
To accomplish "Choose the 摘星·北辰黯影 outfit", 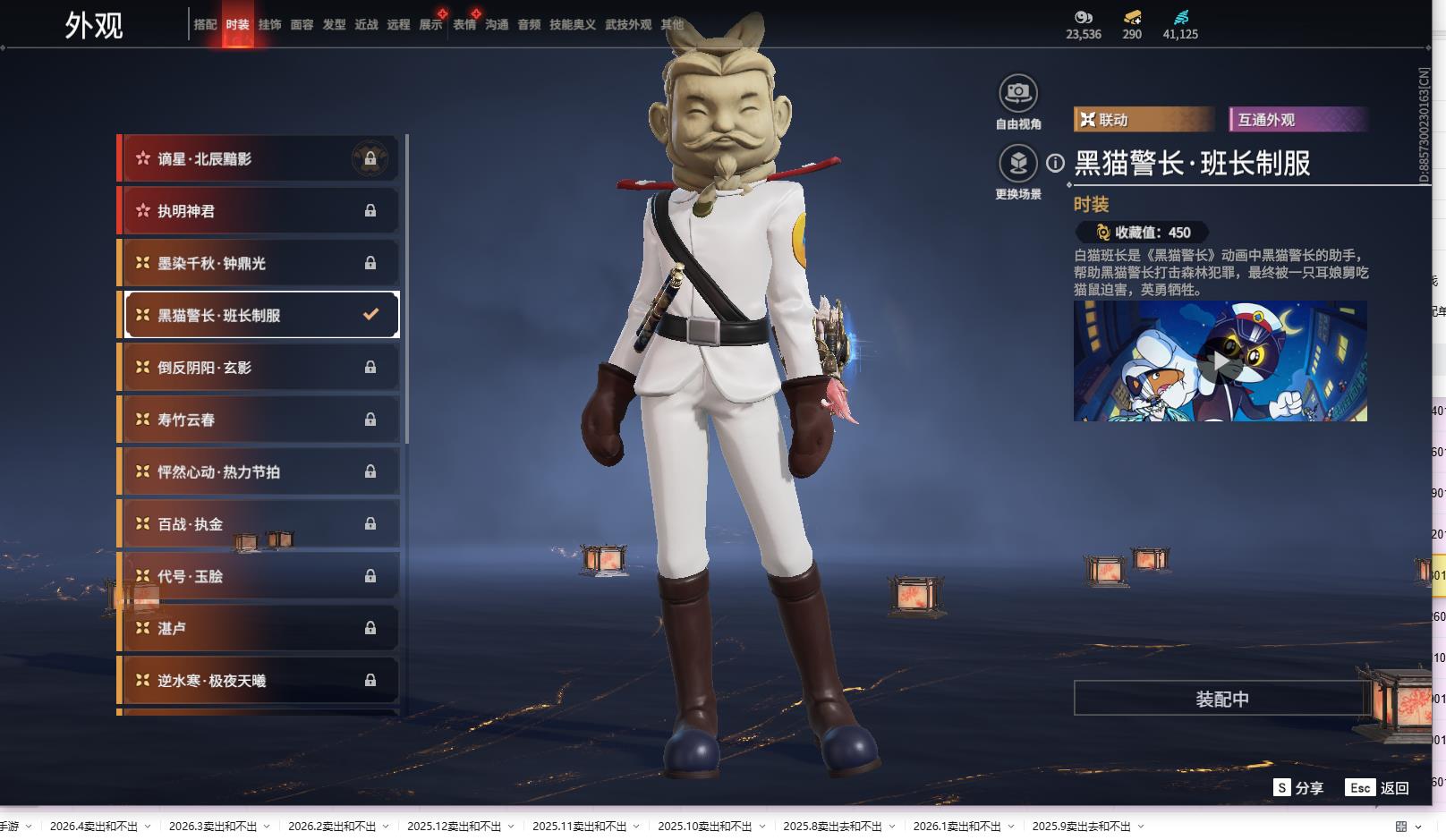I will (259, 159).
